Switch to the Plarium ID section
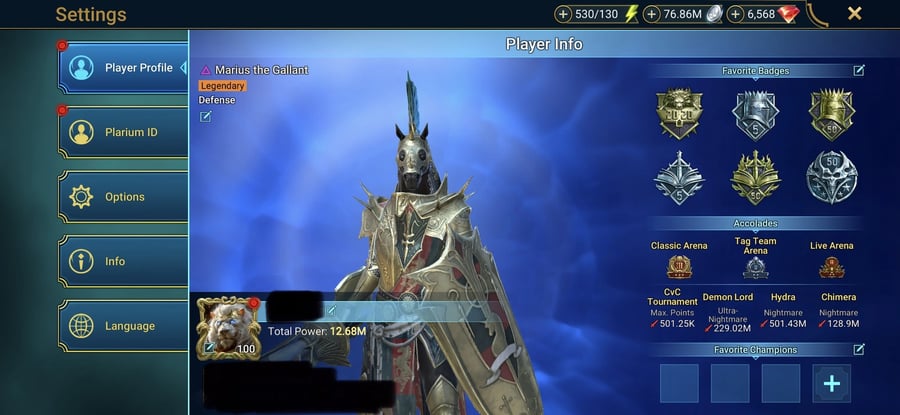The height and width of the screenshot is (415, 900). pyautogui.click(x=123, y=132)
